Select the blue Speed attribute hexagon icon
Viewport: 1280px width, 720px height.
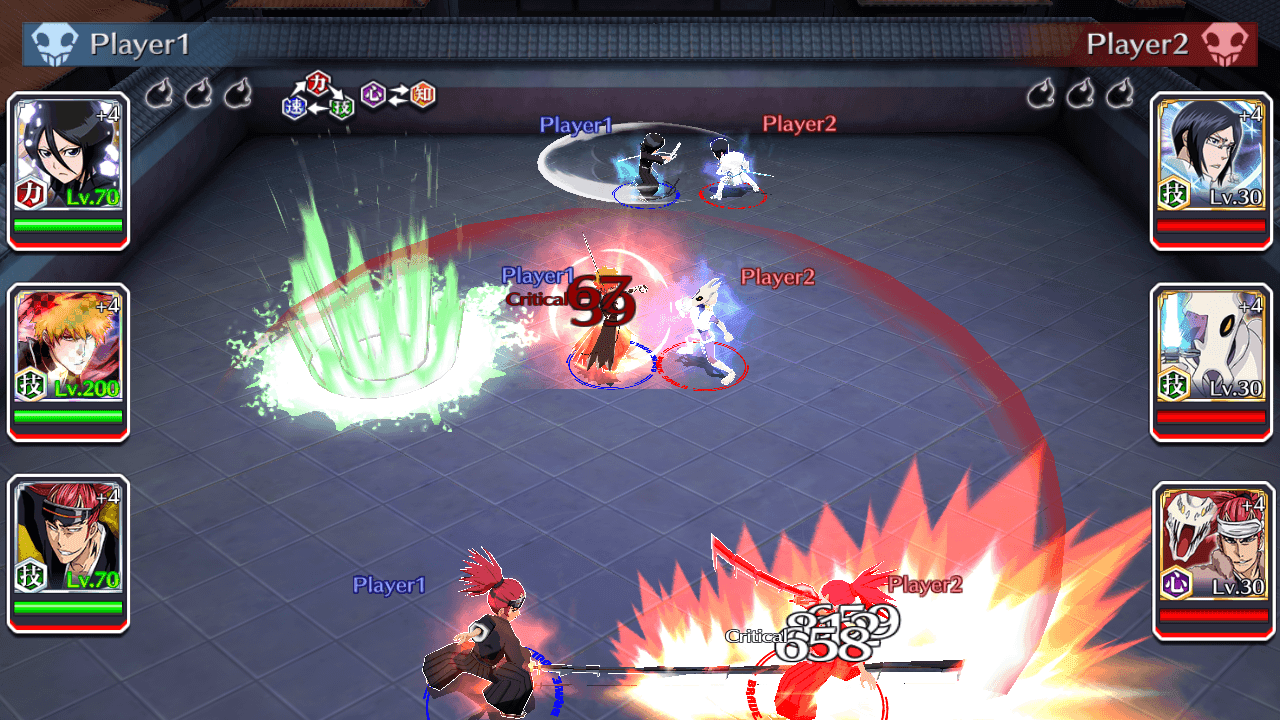click(295, 105)
